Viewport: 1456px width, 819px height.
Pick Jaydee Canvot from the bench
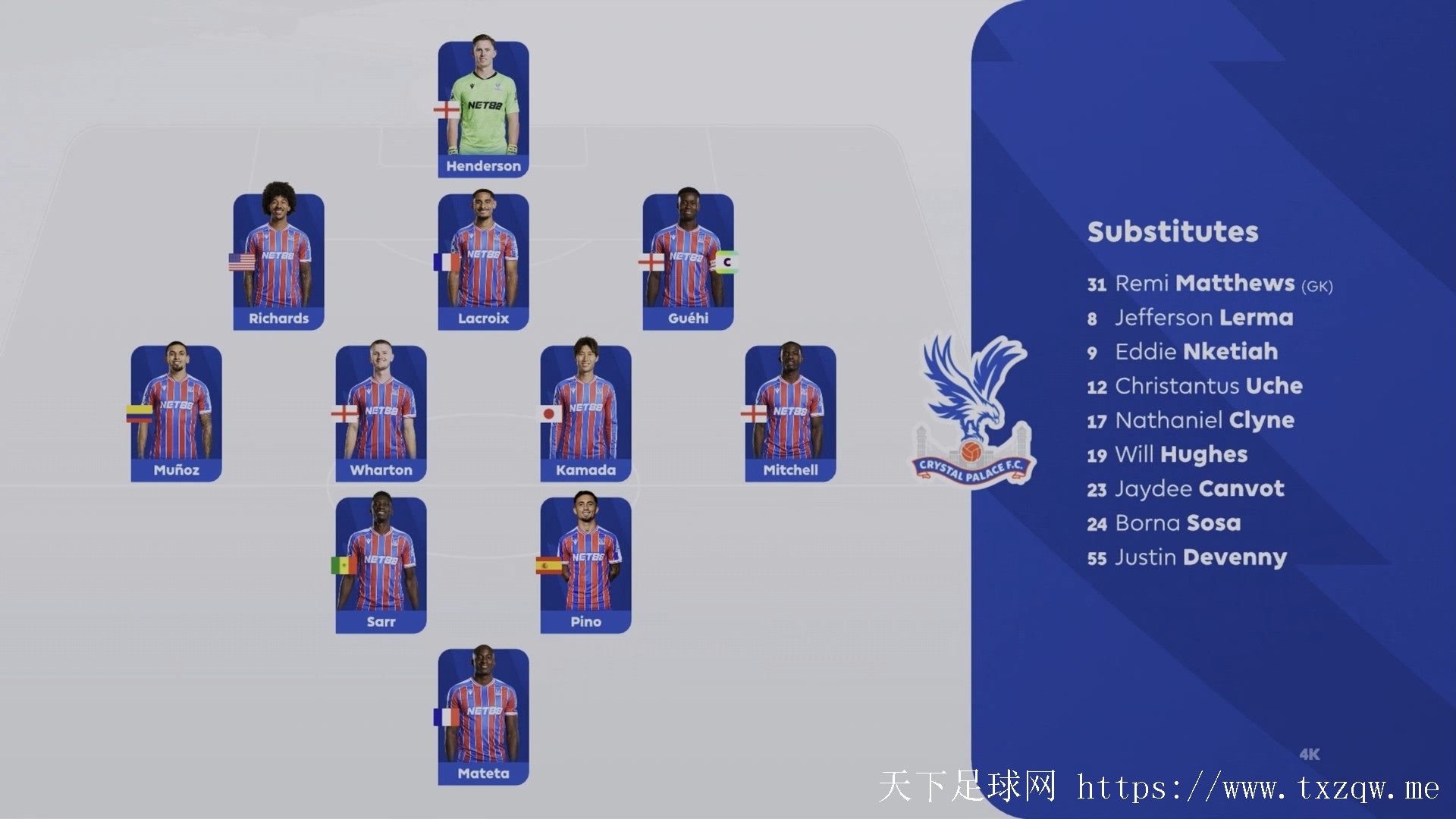click(x=1198, y=488)
